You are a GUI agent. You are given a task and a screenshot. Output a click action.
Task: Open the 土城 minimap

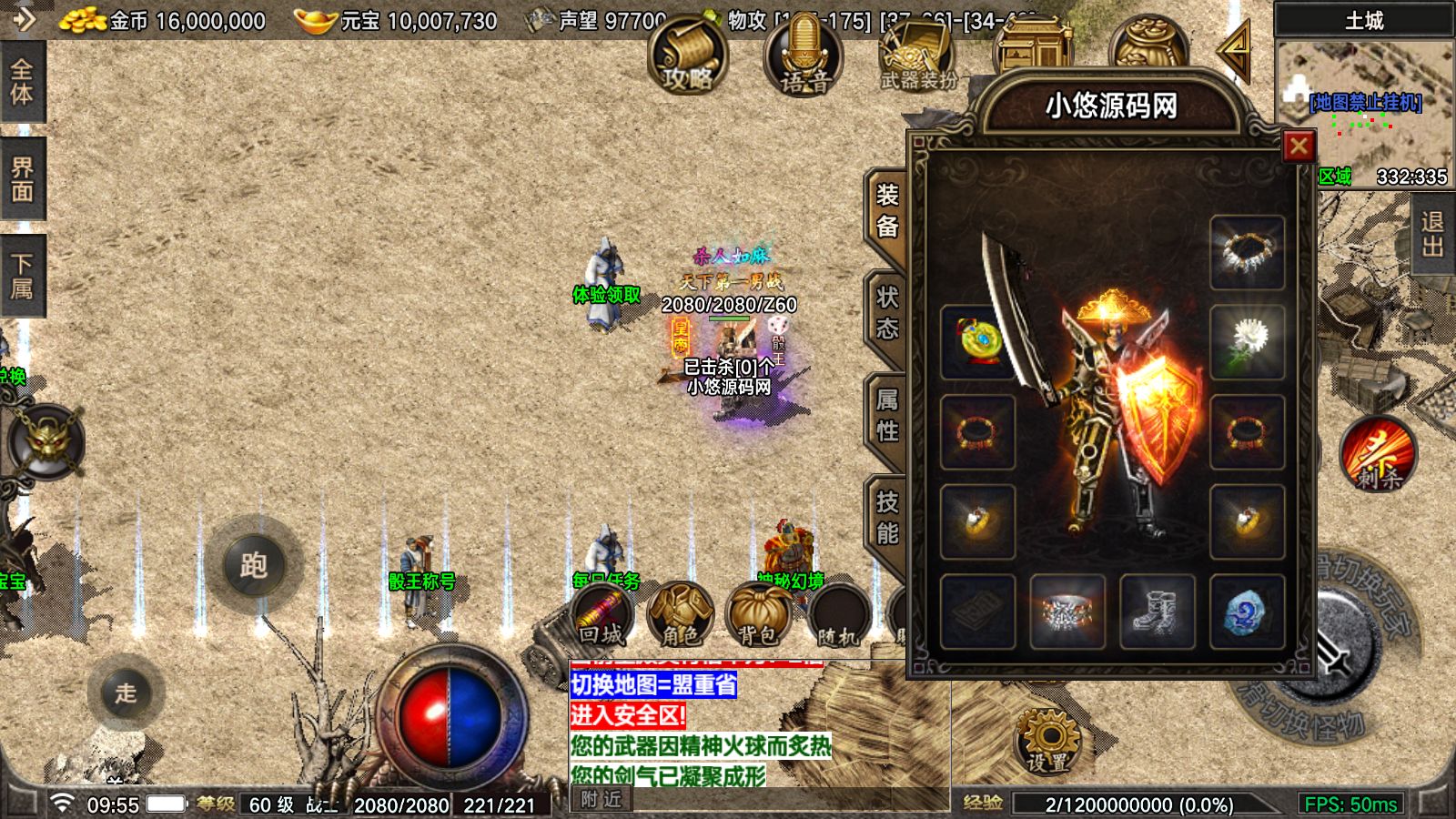pyautogui.click(x=1364, y=100)
